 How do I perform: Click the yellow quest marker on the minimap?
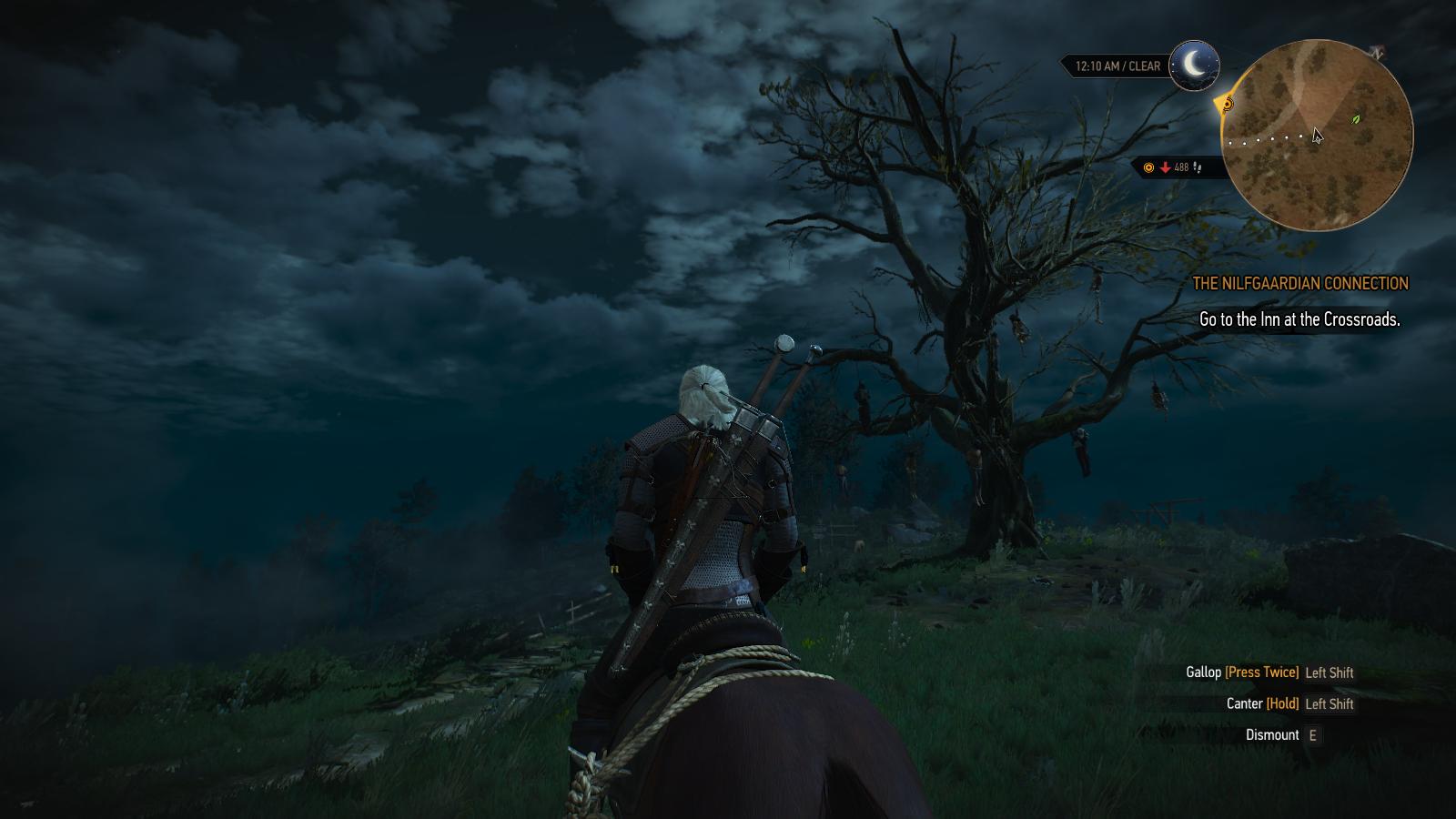pyautogui.click(x=1228, y=105)
